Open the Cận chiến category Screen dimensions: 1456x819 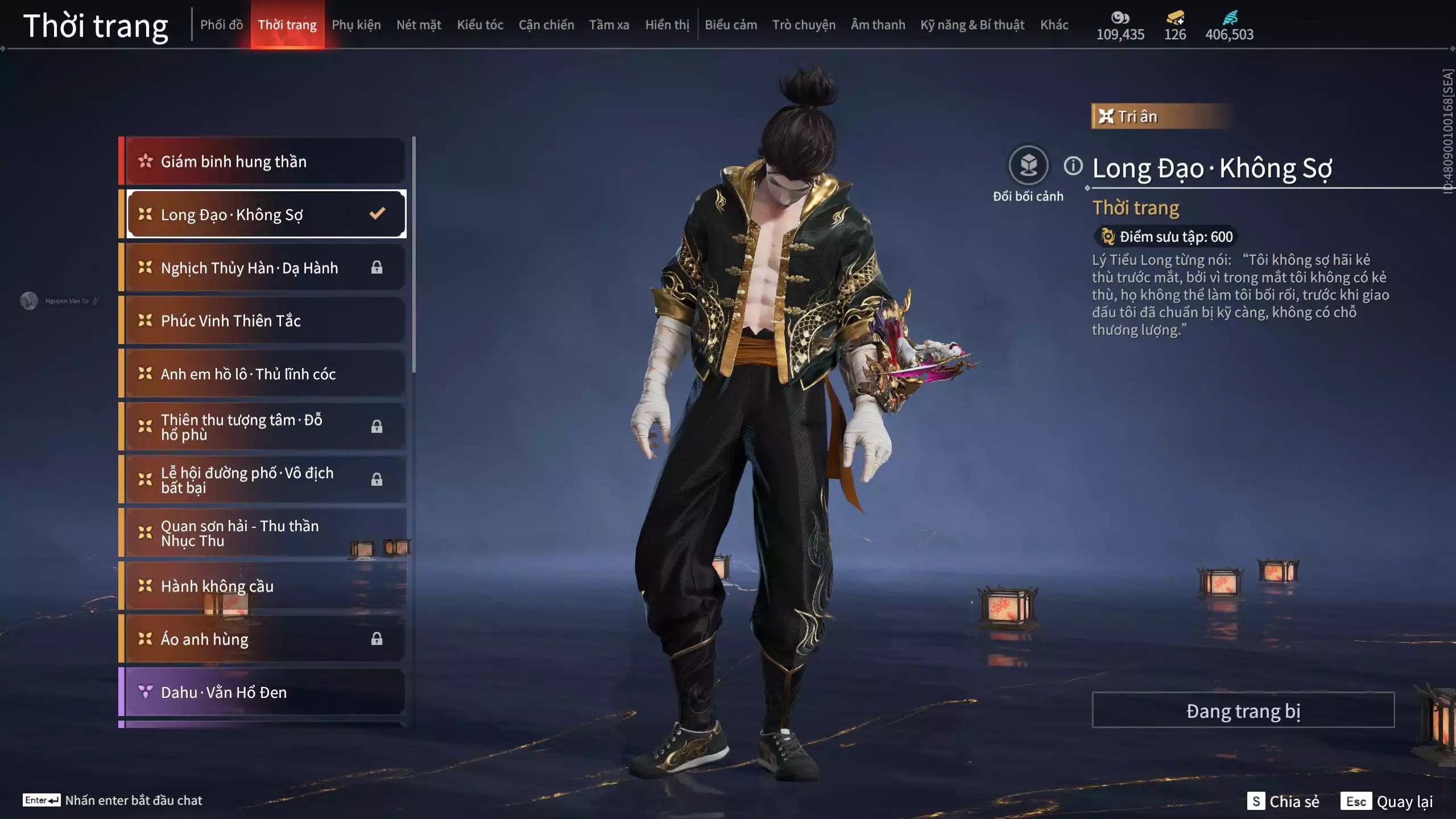point(546,25)
